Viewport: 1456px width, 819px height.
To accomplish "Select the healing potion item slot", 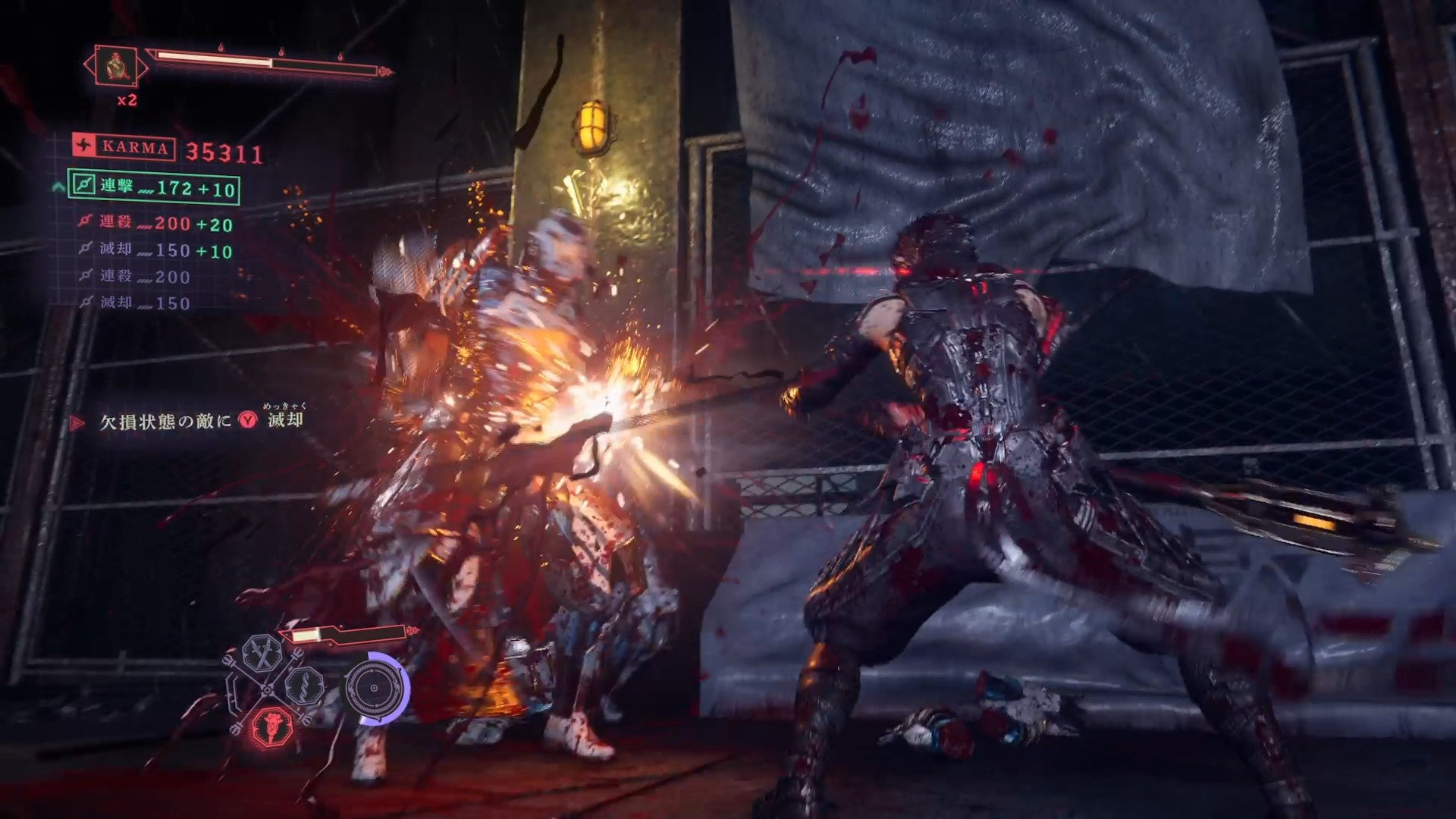I will click(116, 67).
